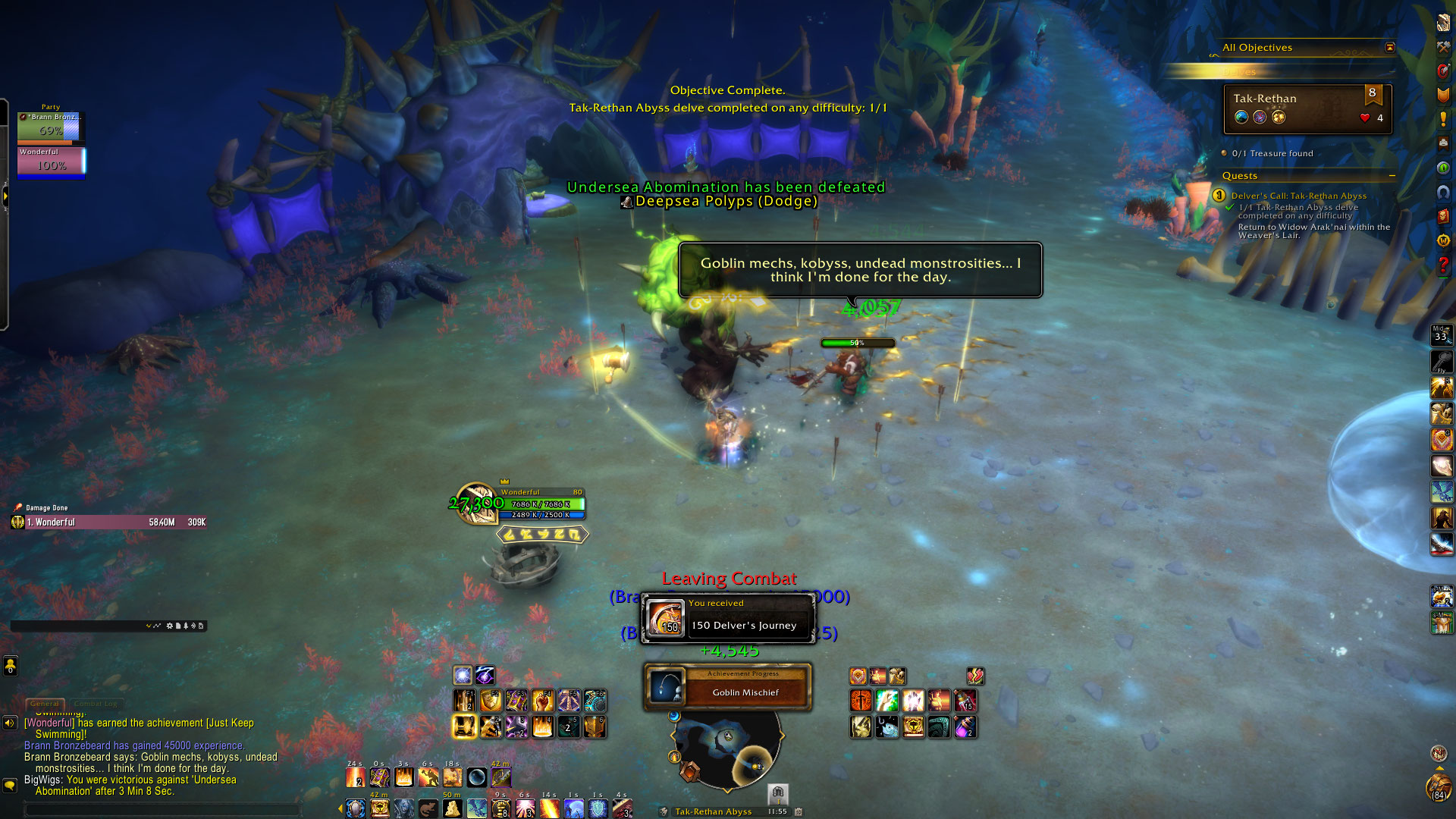Collapse the All Objectives tracker

[x=1389, y=48]
